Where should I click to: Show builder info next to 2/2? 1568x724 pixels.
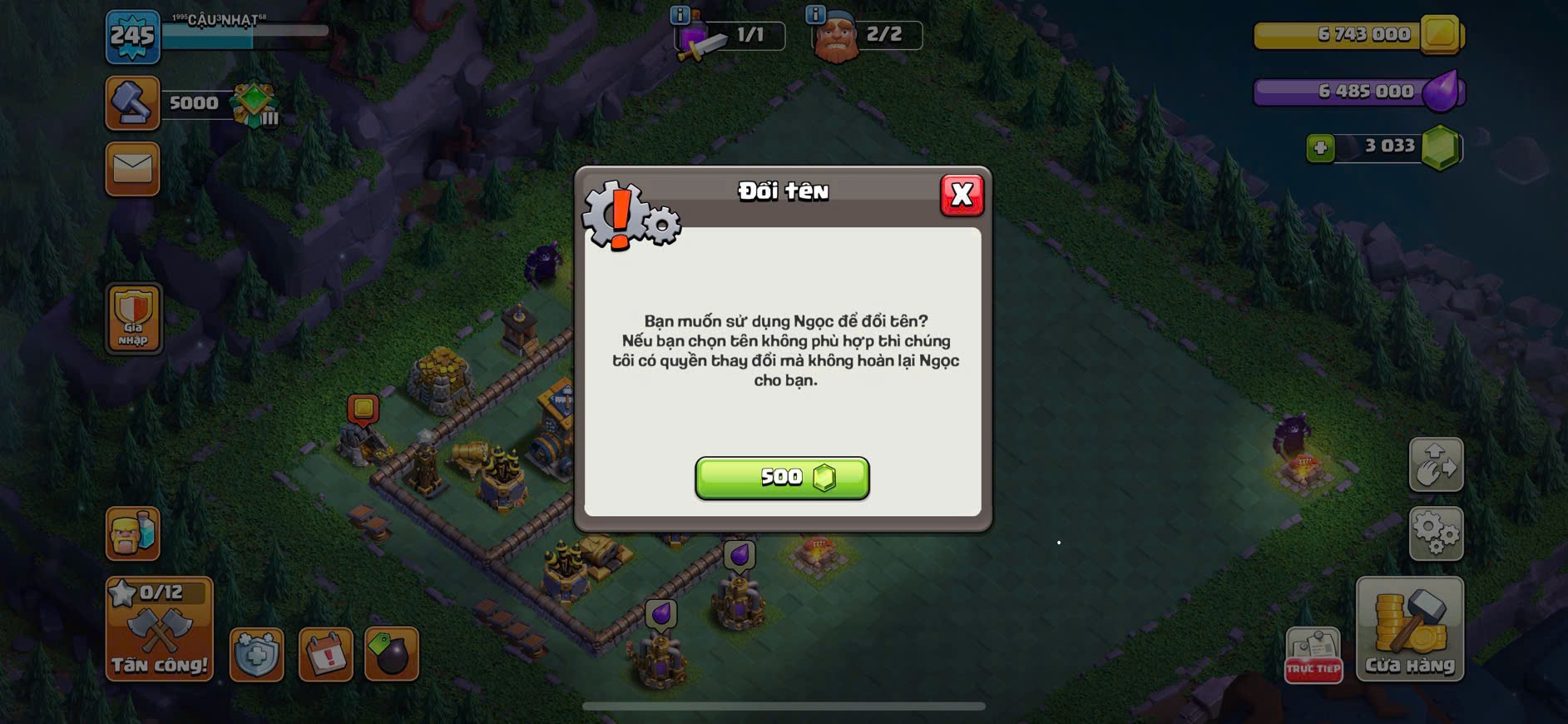[x=815, y=14]
